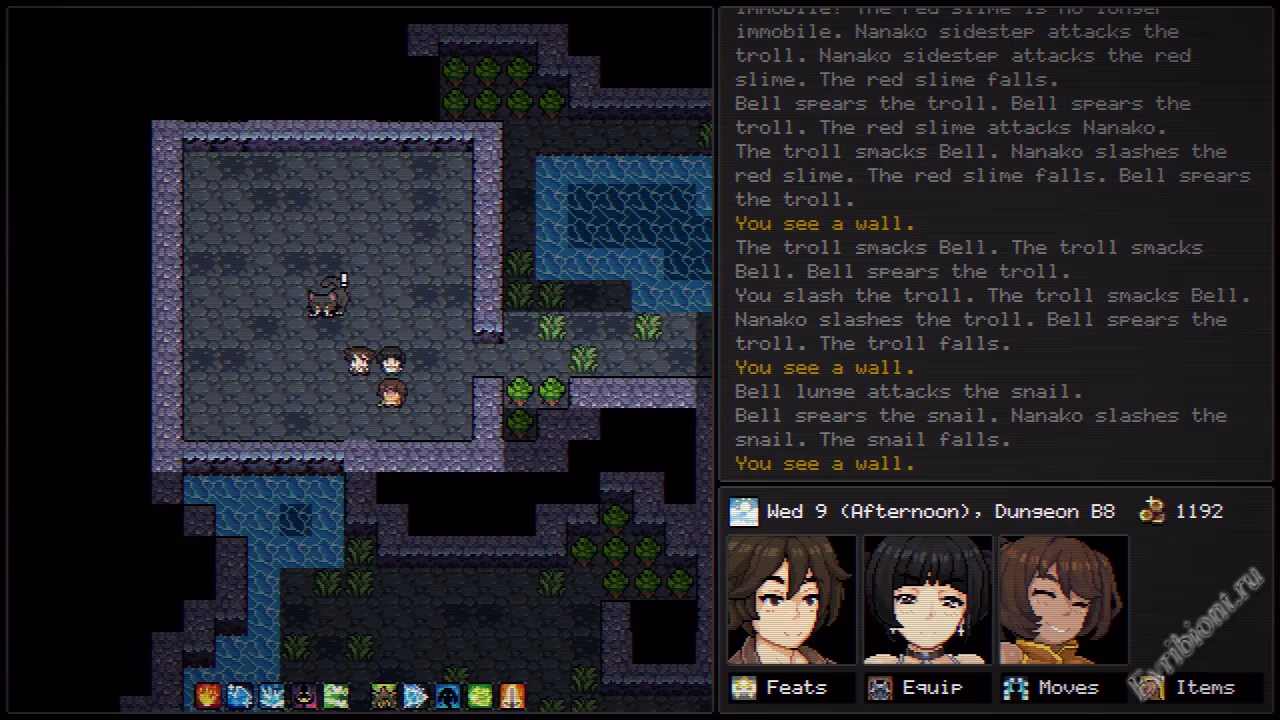1280x720 pixels.
Task: Use the dark hooded figure on purple skill
Action: (x=304, y=695)
